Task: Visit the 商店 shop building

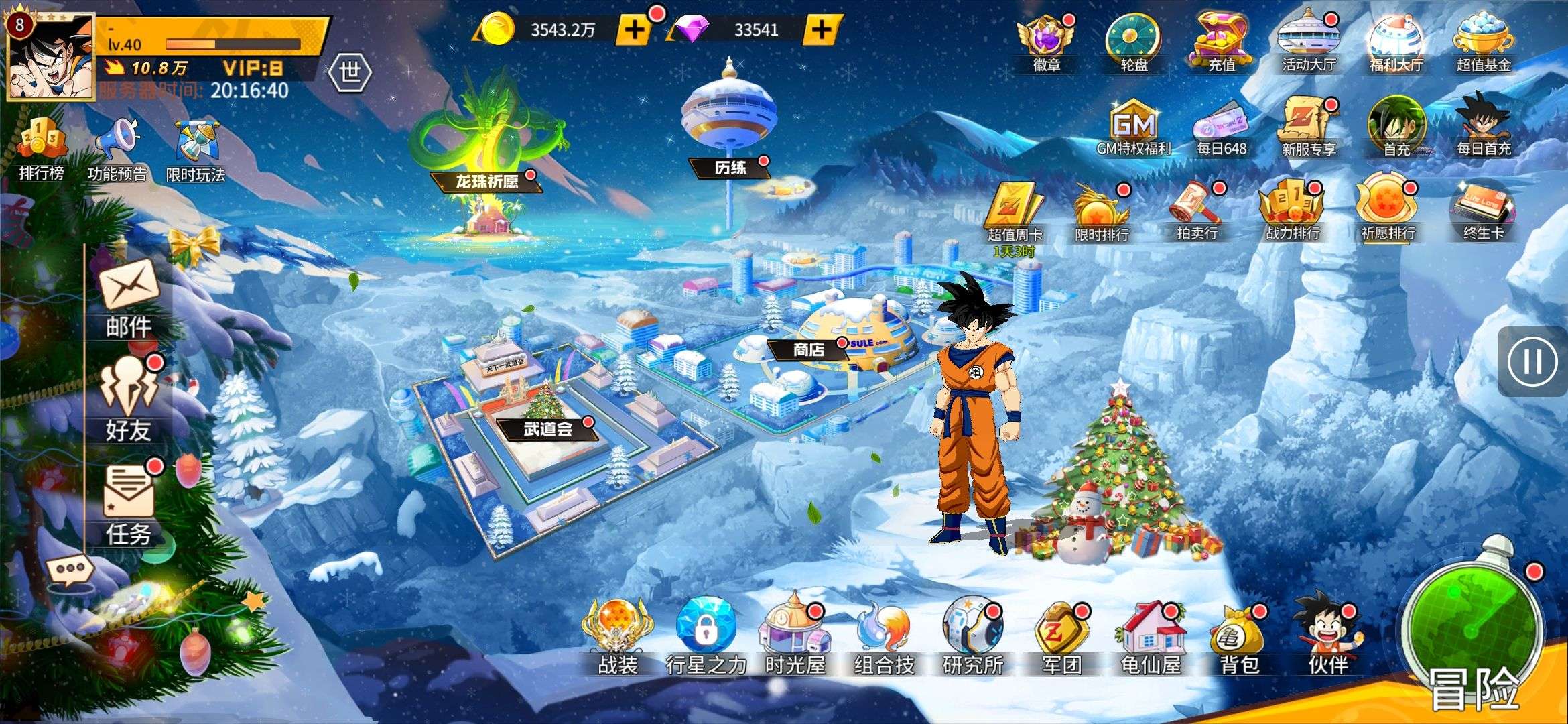Action: pos(809,349)
